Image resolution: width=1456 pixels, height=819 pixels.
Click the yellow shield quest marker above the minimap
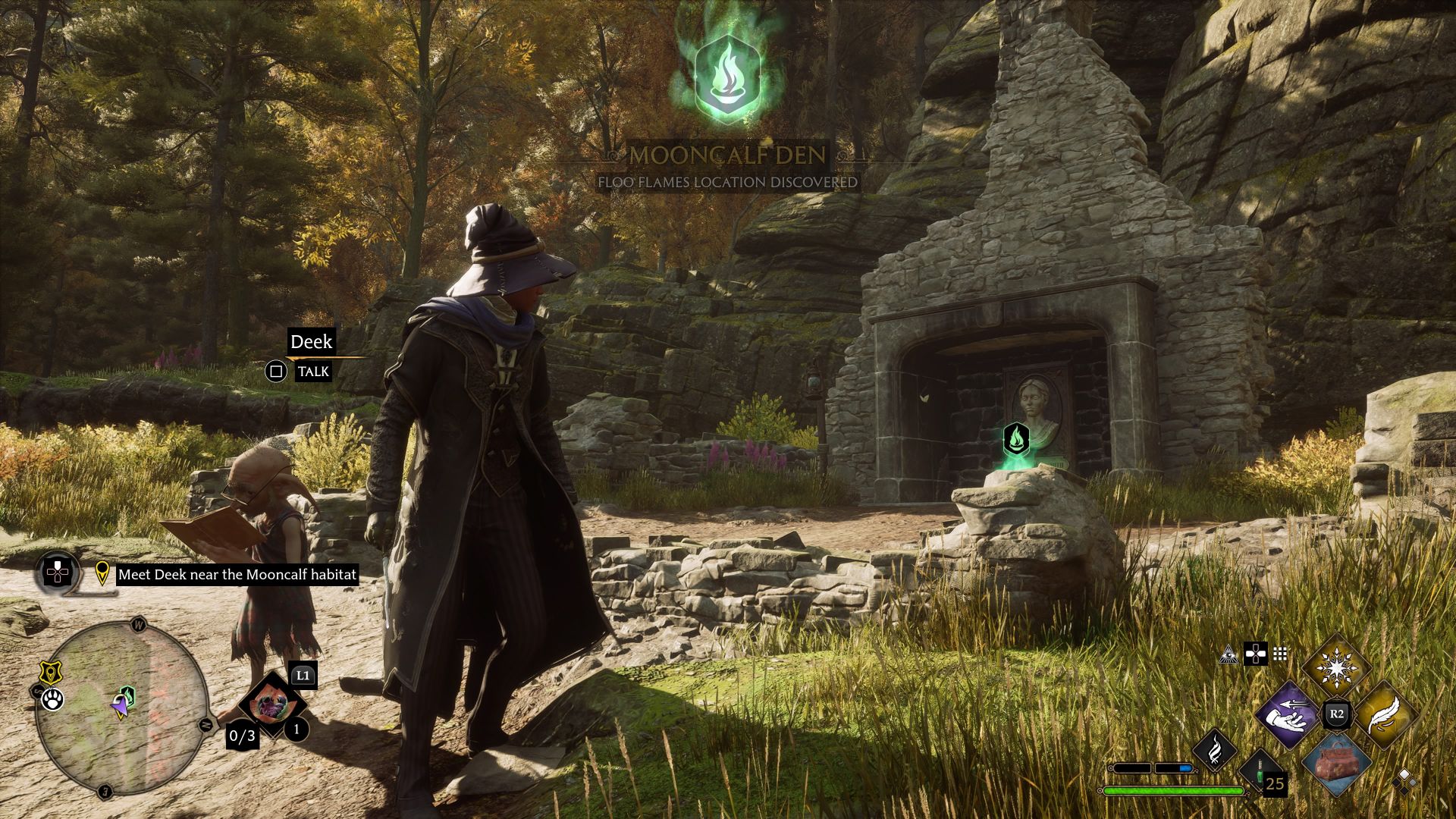[x=50, y=673]
